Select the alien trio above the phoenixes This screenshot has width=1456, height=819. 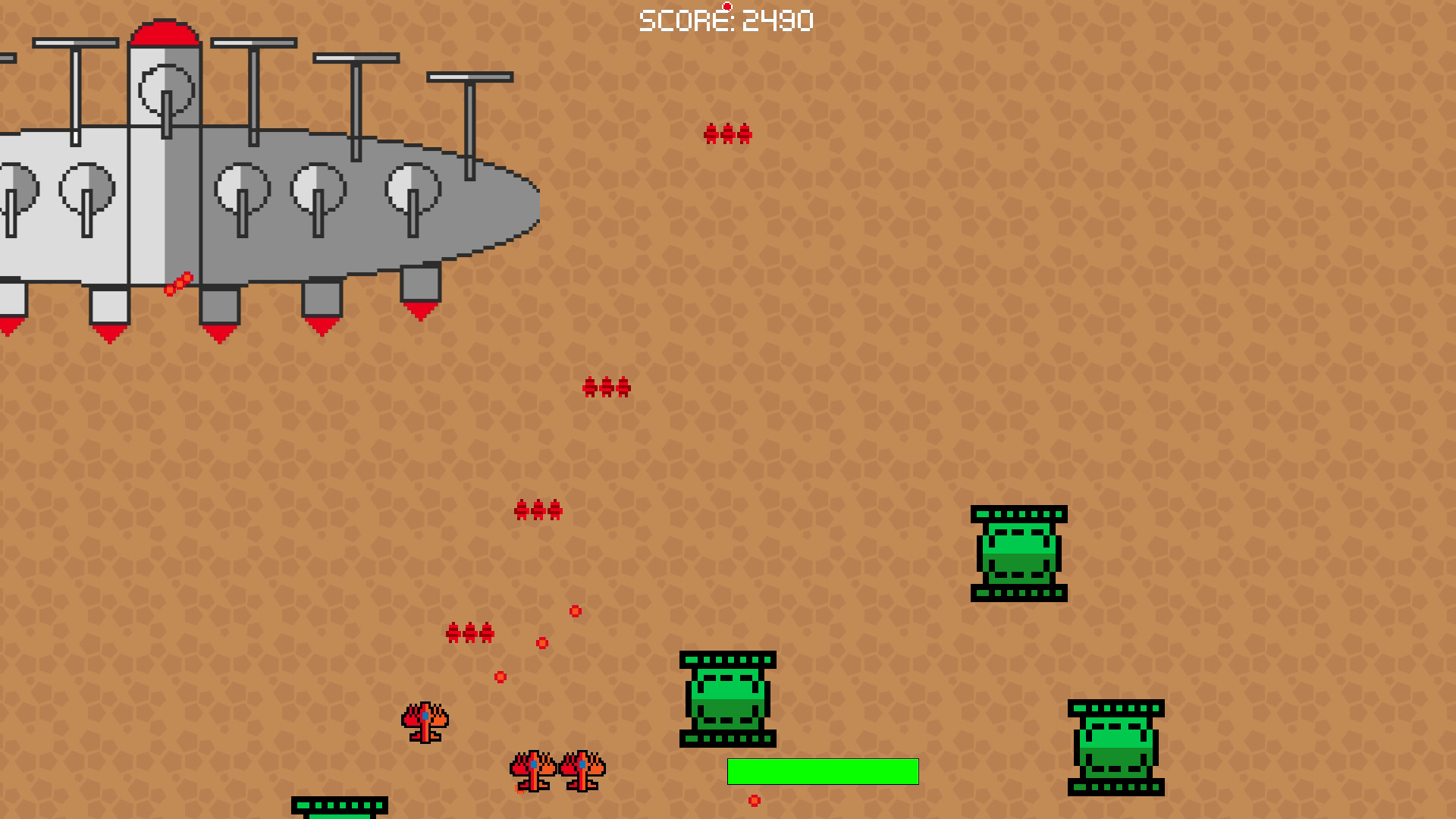point(538,510)
